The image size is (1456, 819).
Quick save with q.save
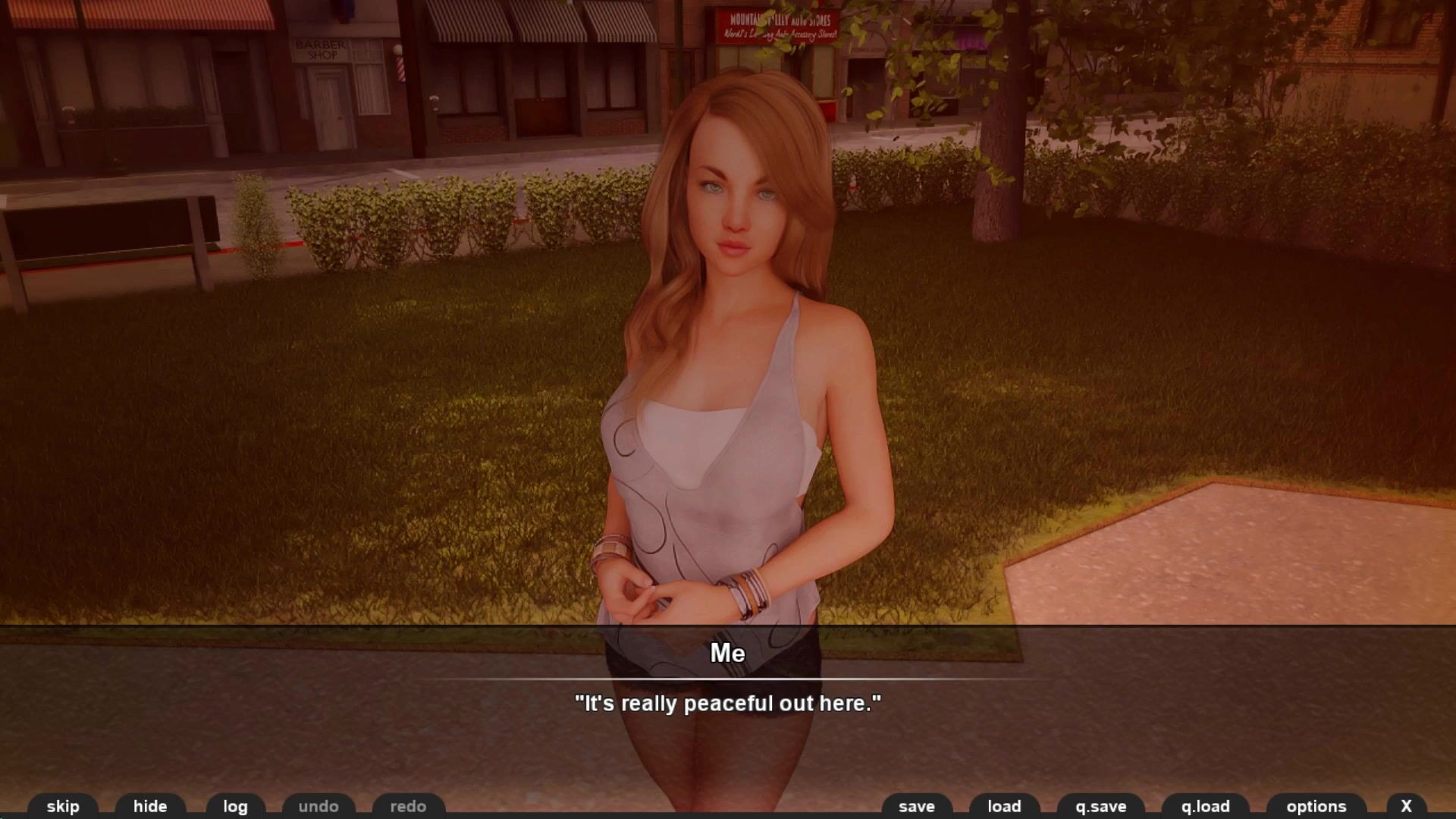[1100, 806]
